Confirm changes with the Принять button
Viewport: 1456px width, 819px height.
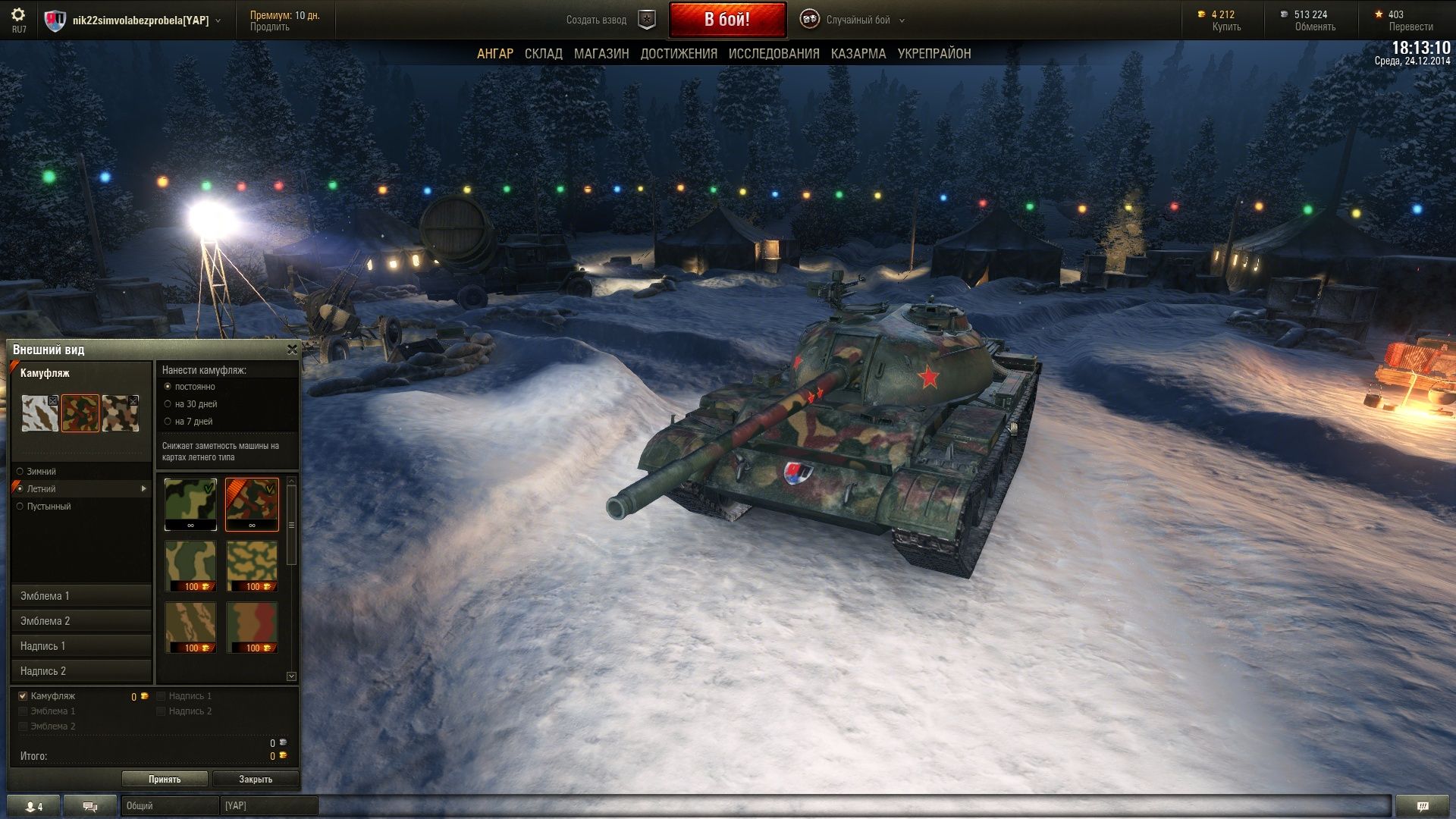pyautogui.click(x=165, y=780)
